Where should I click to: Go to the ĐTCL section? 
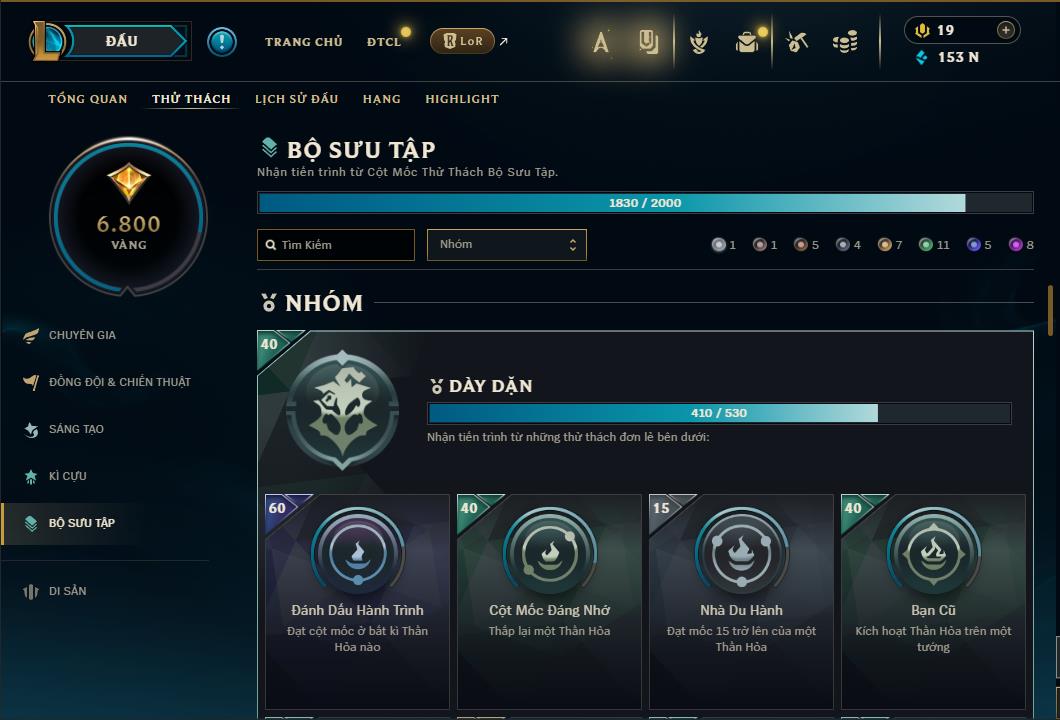[x=384, y=42]
